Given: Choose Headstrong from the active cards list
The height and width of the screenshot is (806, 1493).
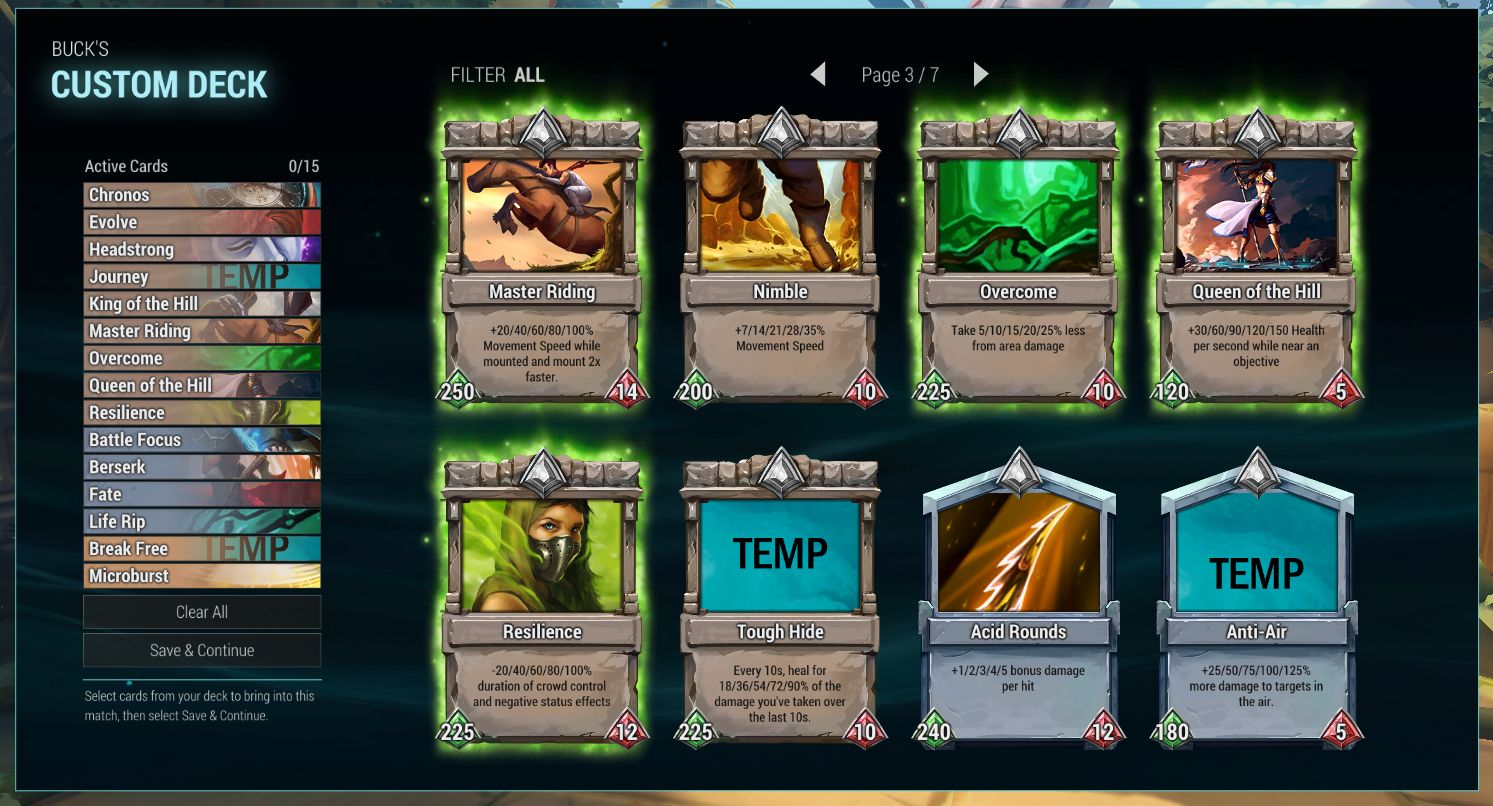Looking at the screenshot, I should (x=202, y=249).
